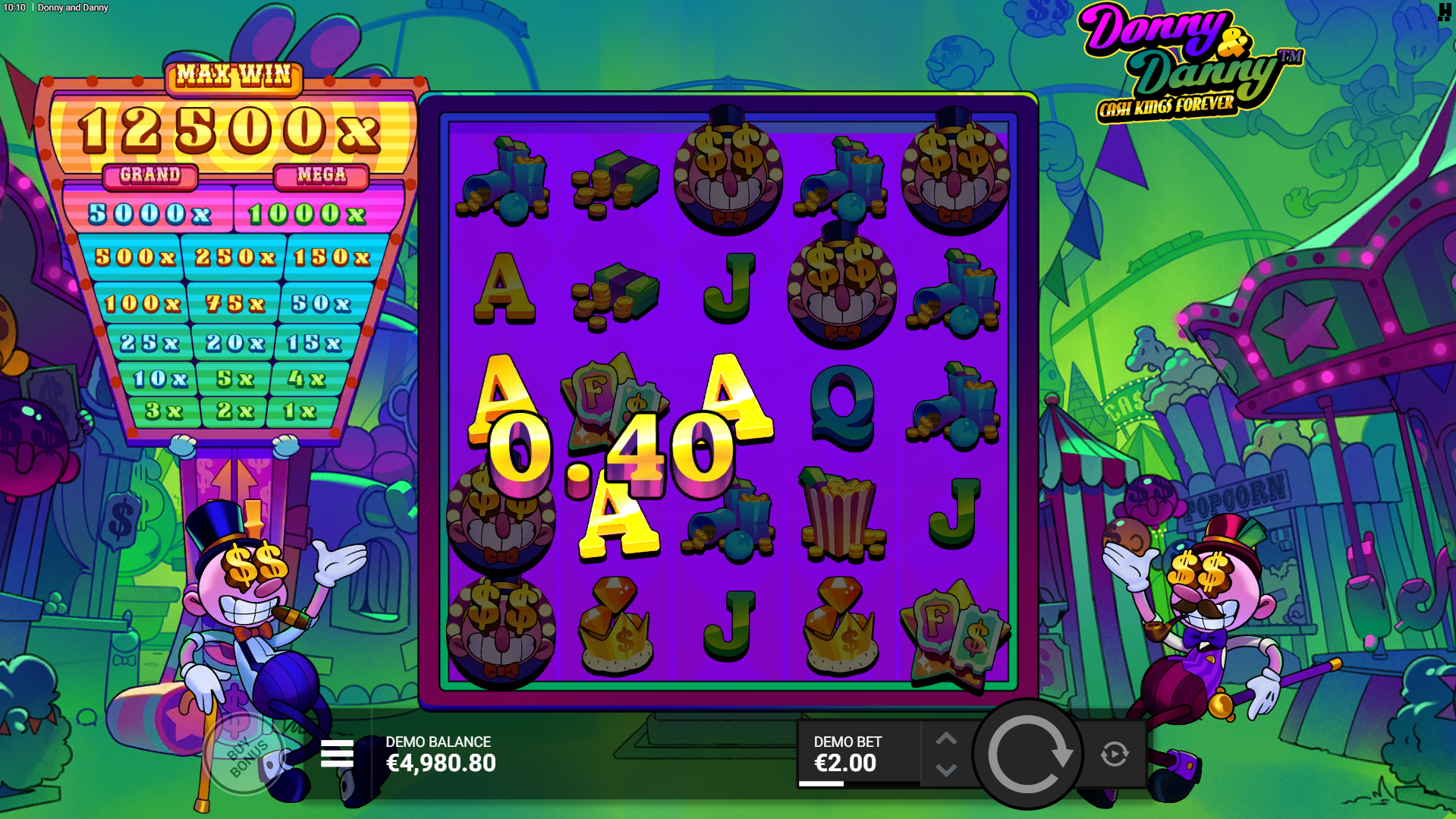Open the Buy Bonus feature
The image size is (1456, 819).
coord(242,754)
